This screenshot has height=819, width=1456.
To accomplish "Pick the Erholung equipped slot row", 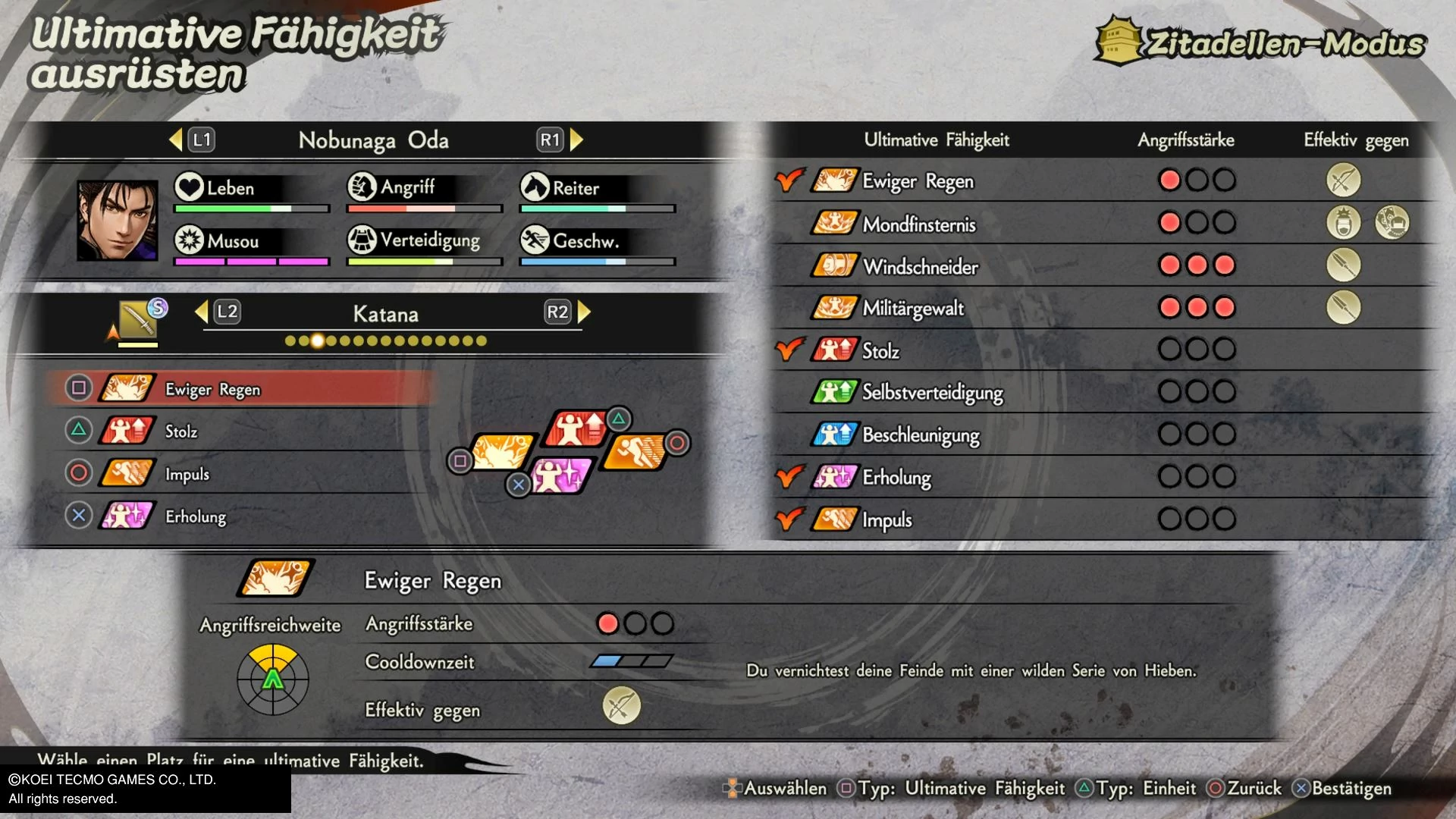I will [x=243, y=516].
